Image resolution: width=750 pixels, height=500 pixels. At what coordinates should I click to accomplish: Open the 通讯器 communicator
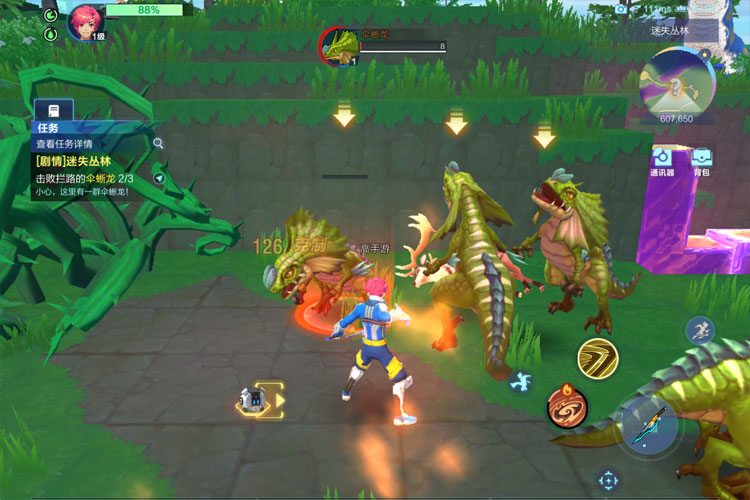coord(662,159)
